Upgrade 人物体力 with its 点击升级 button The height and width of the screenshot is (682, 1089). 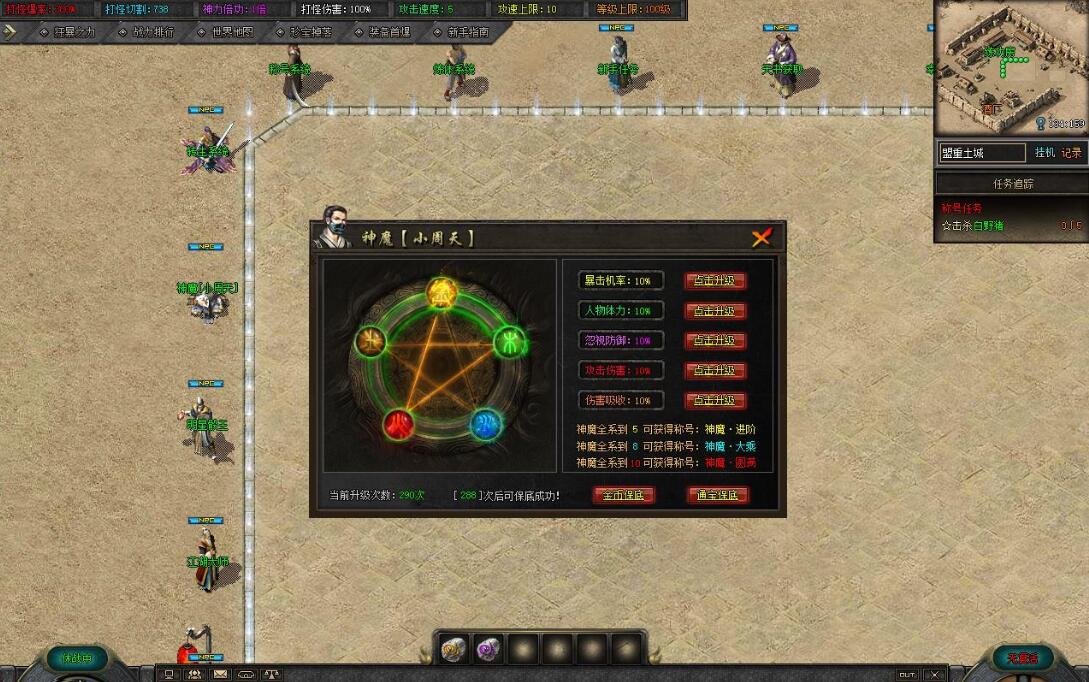715,311
